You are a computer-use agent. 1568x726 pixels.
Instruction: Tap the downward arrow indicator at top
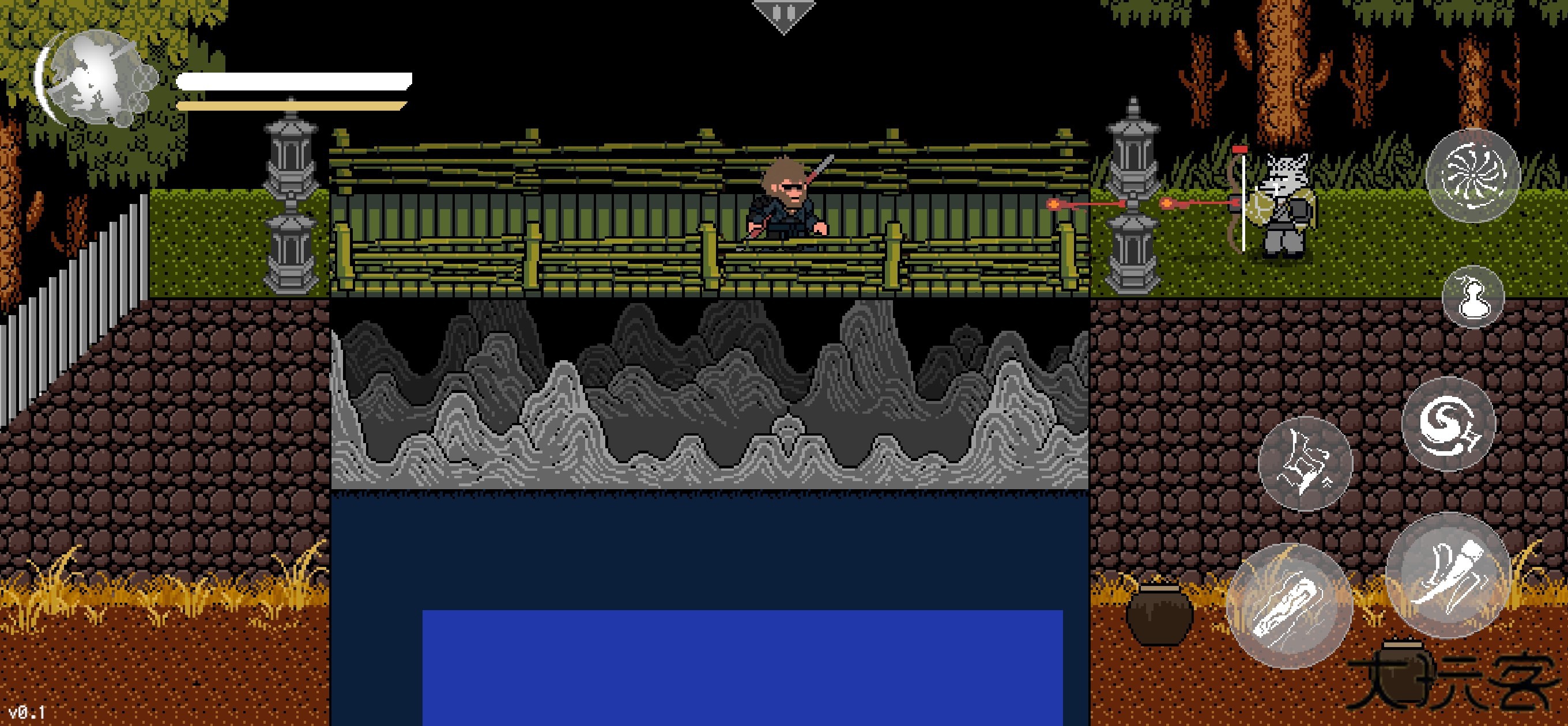tap(785, 12)
